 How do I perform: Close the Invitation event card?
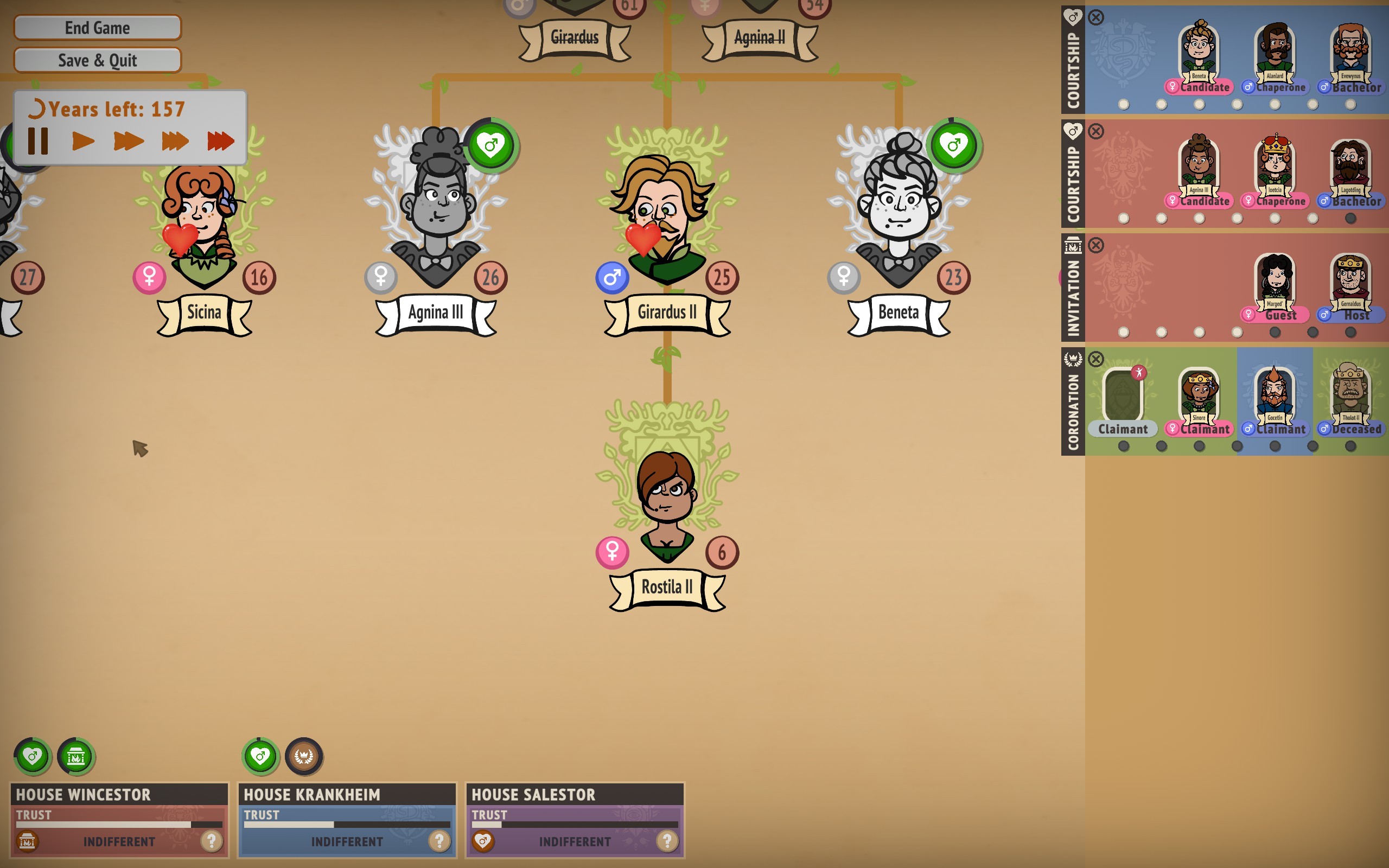(x=1095, y=246)
